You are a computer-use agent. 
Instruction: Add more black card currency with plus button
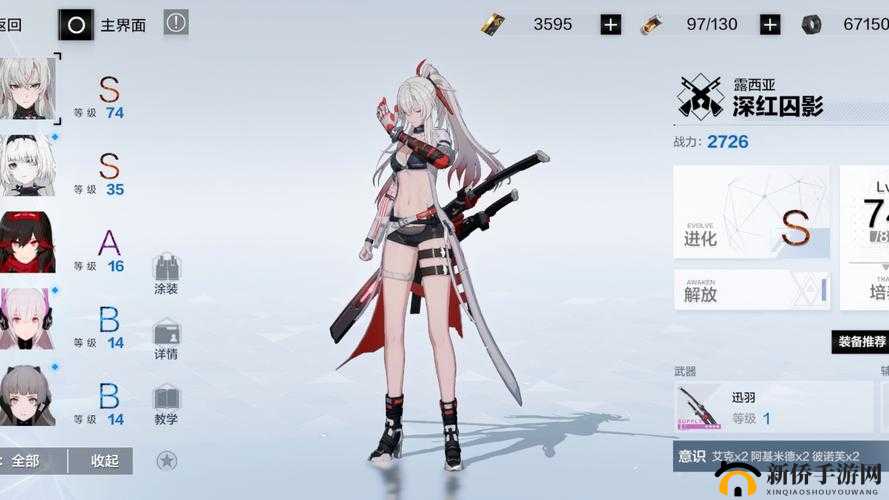611,24
